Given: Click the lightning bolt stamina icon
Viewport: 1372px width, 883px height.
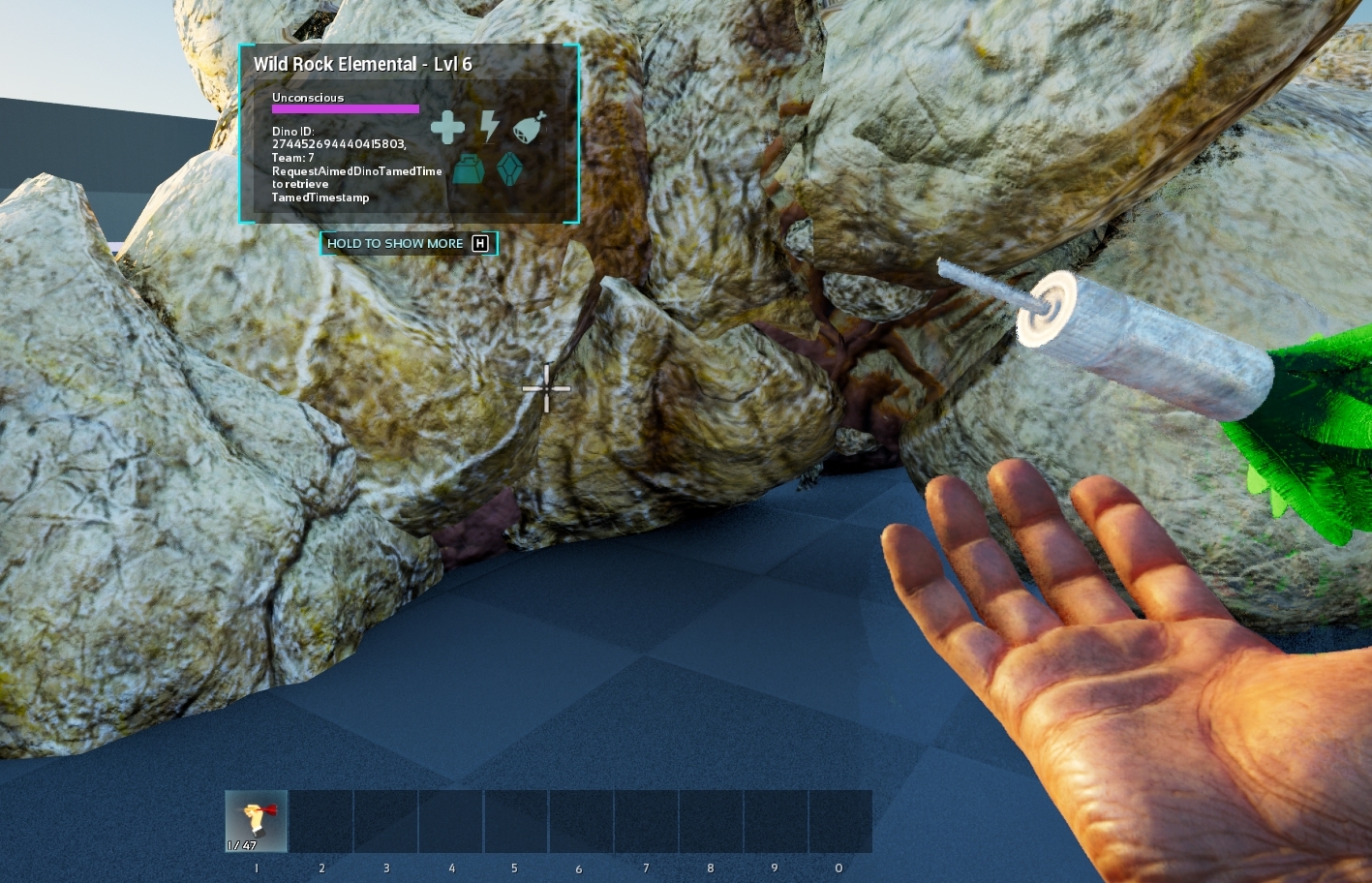Looking at the screenshot, I should point(490,126).
